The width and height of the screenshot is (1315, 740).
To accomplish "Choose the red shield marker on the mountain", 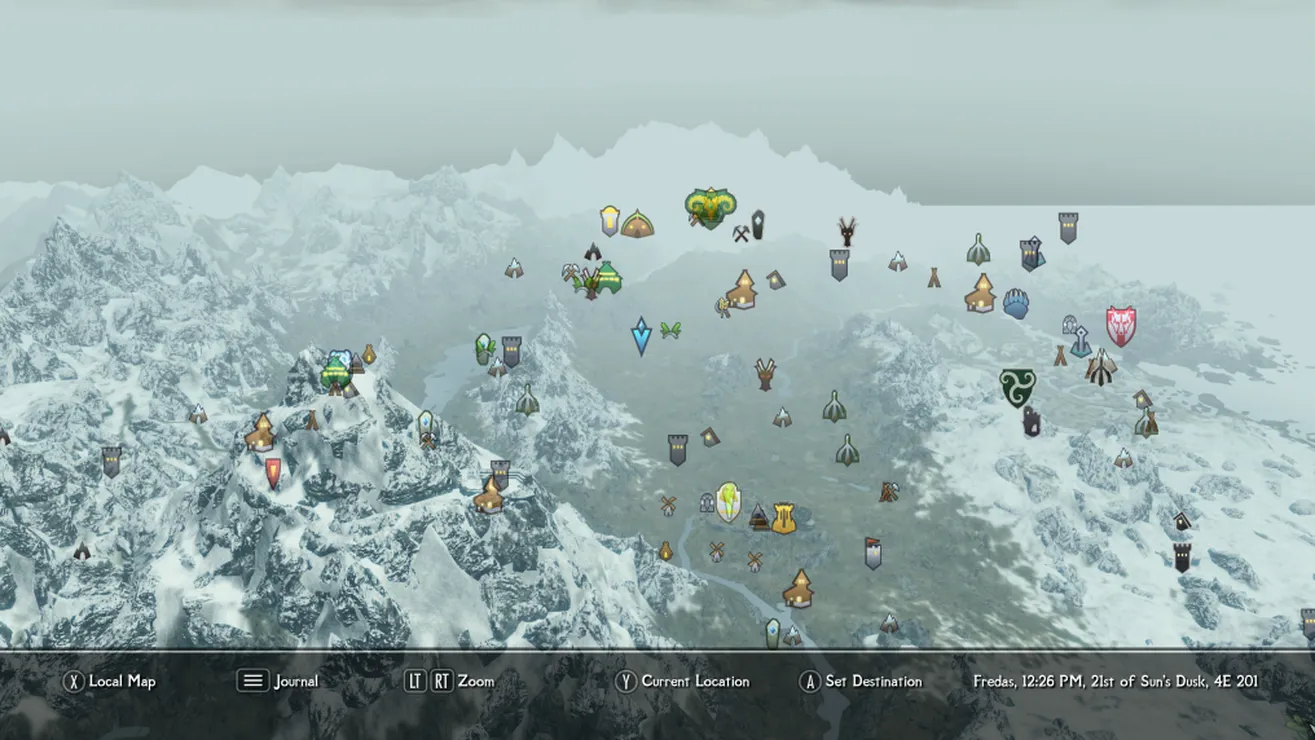I will tap(273, 473).
